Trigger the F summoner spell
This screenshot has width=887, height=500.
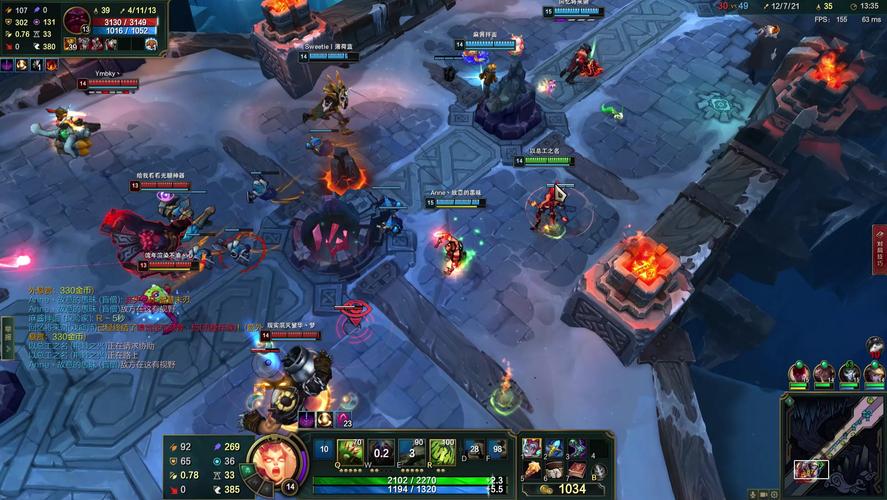(x=498, y=452)
